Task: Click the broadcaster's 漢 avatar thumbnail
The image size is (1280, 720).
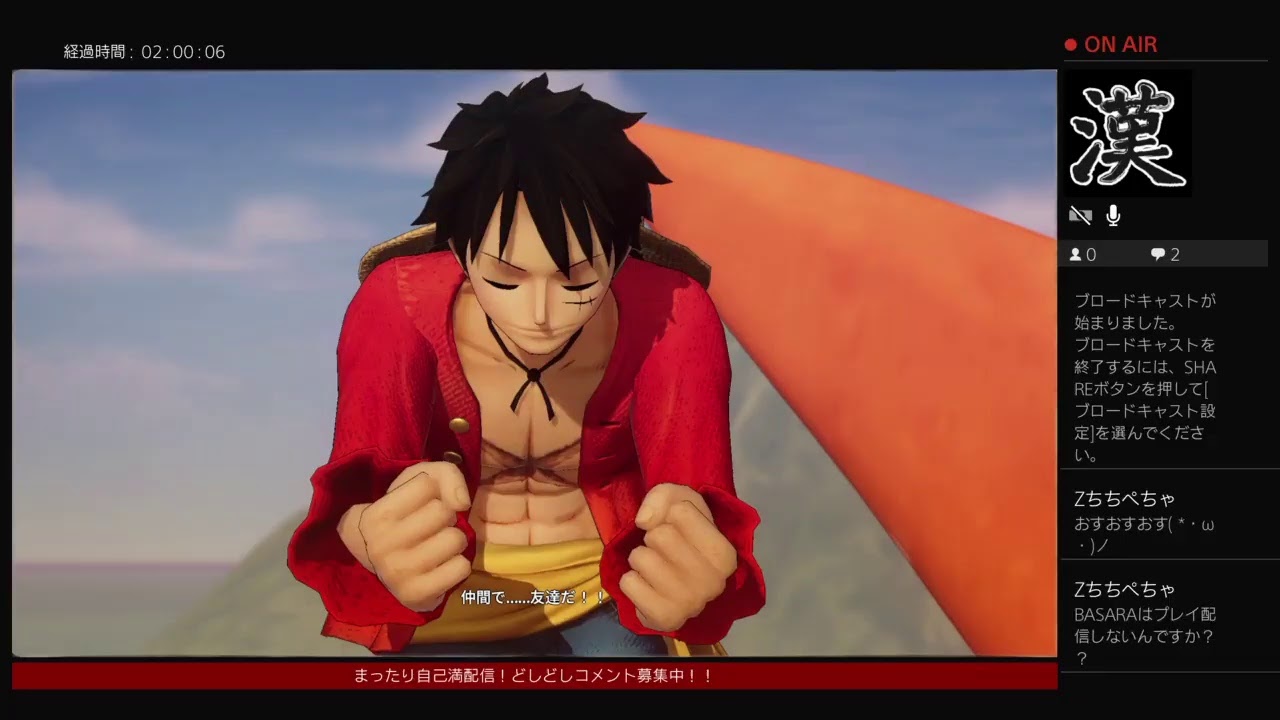Action: (1128, 133)
